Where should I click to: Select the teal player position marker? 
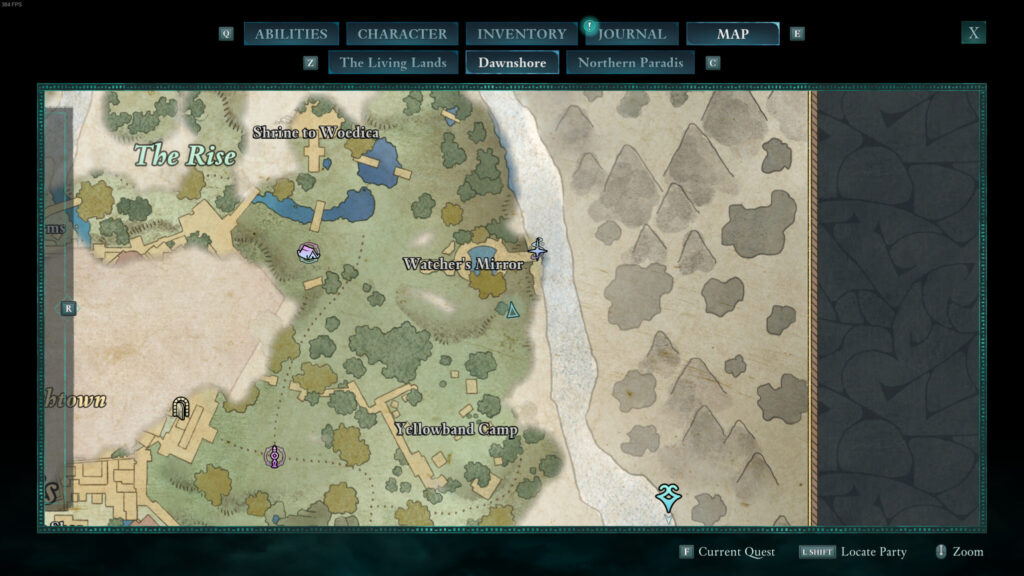tap(668, 496)
